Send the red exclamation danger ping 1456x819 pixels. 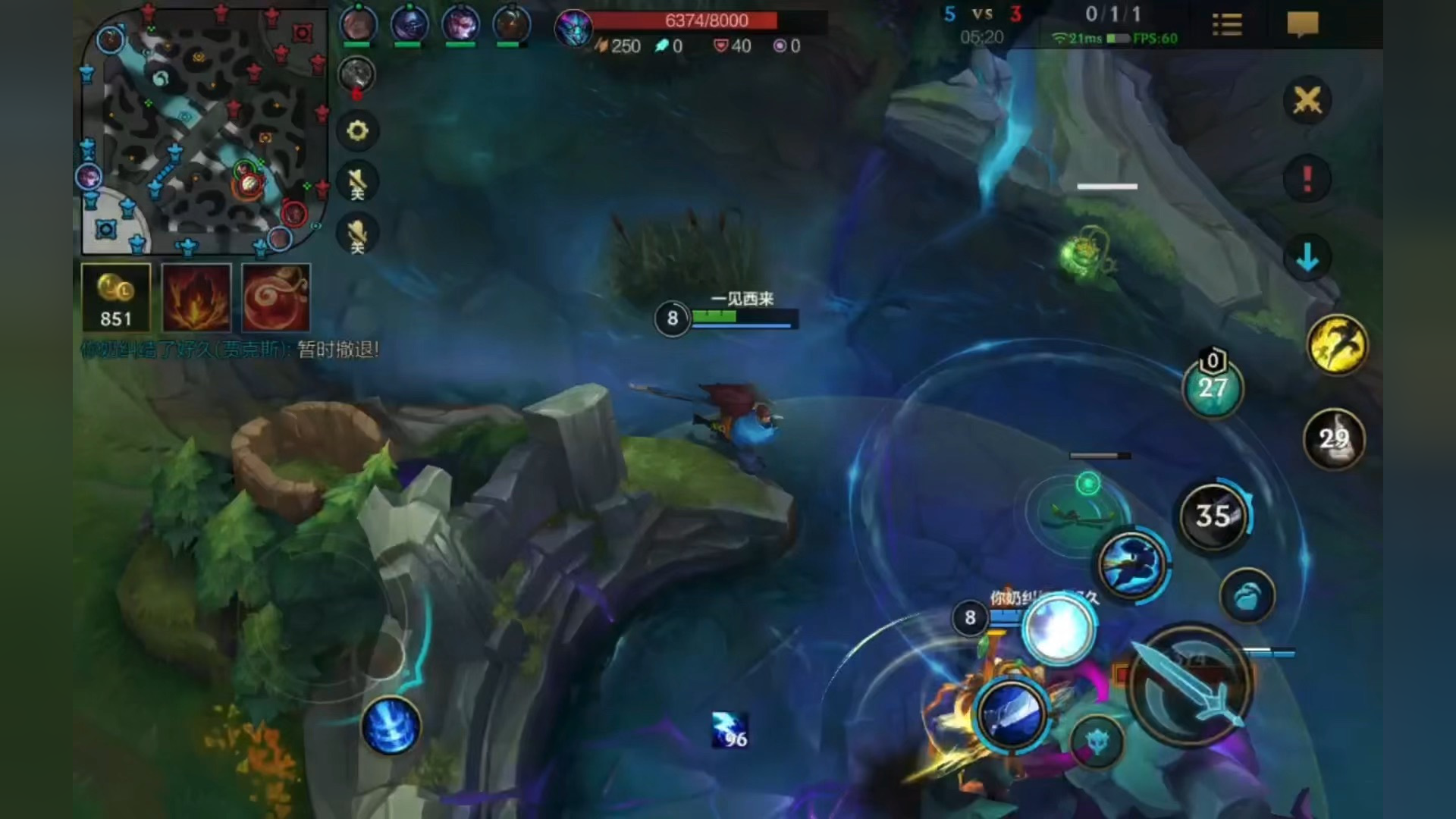pos(1307,179)
